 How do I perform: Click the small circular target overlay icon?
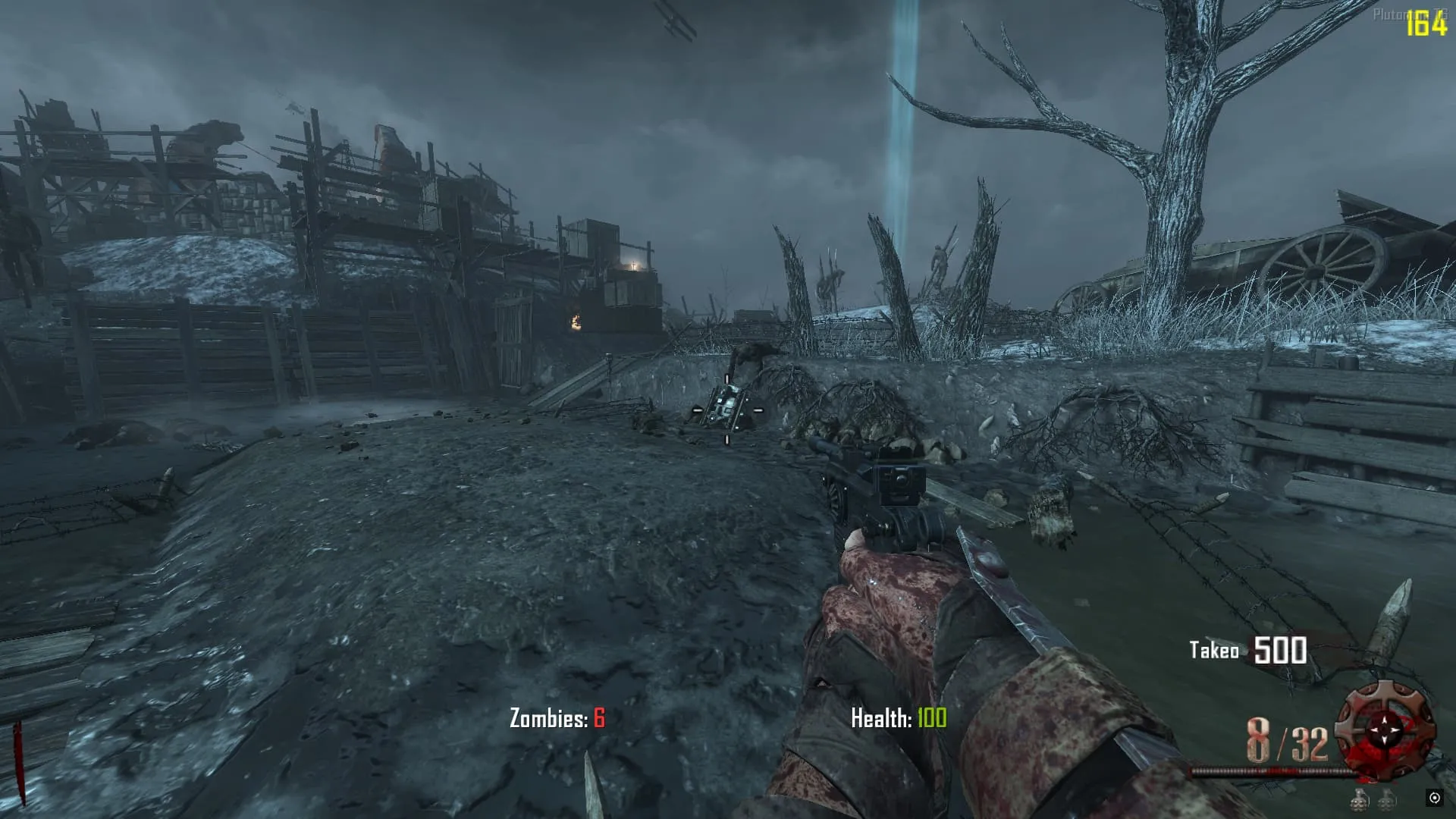(x=1434, y=798)
